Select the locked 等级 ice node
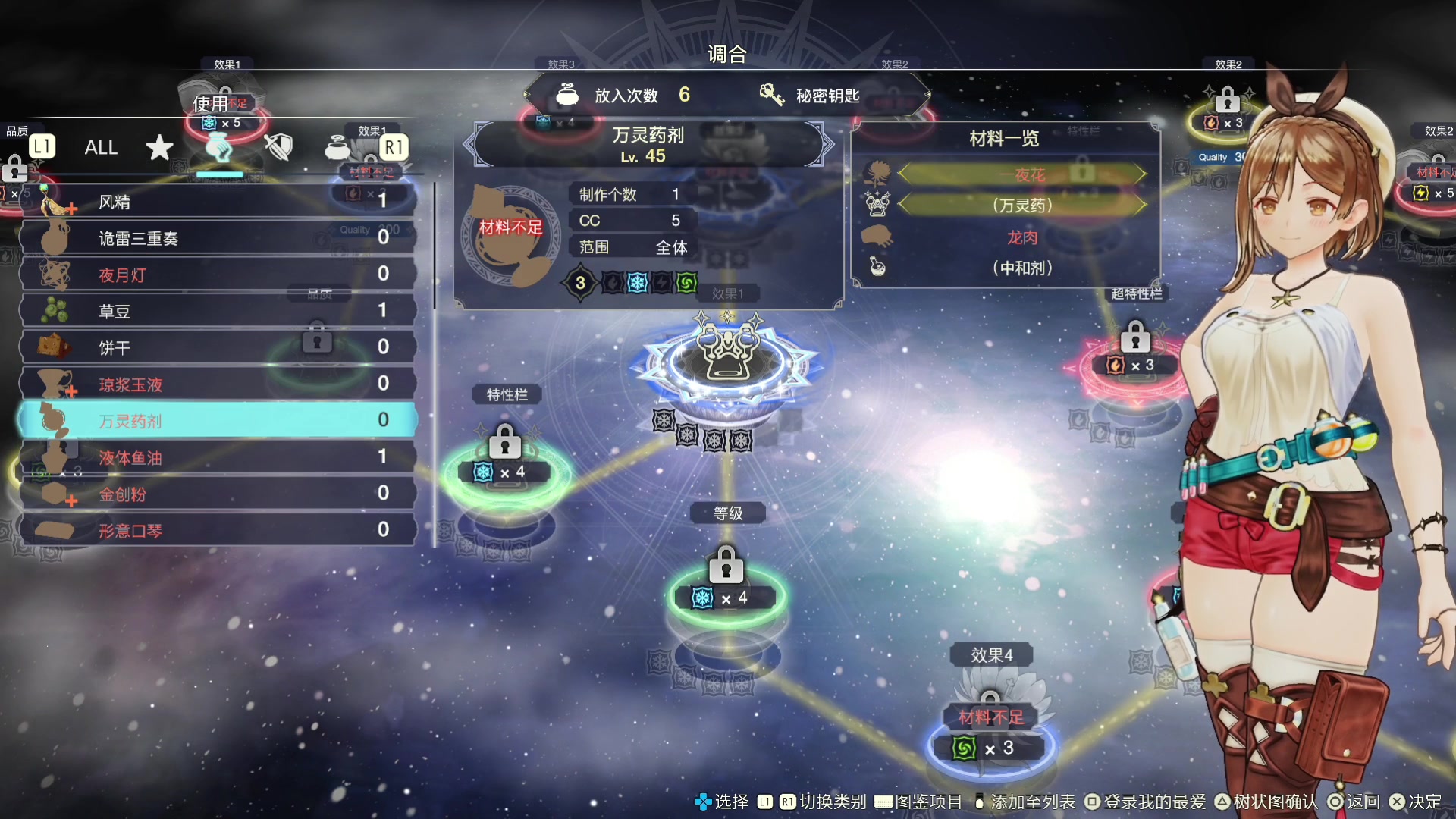The image size is (1456, 819). tap(726, 598)
